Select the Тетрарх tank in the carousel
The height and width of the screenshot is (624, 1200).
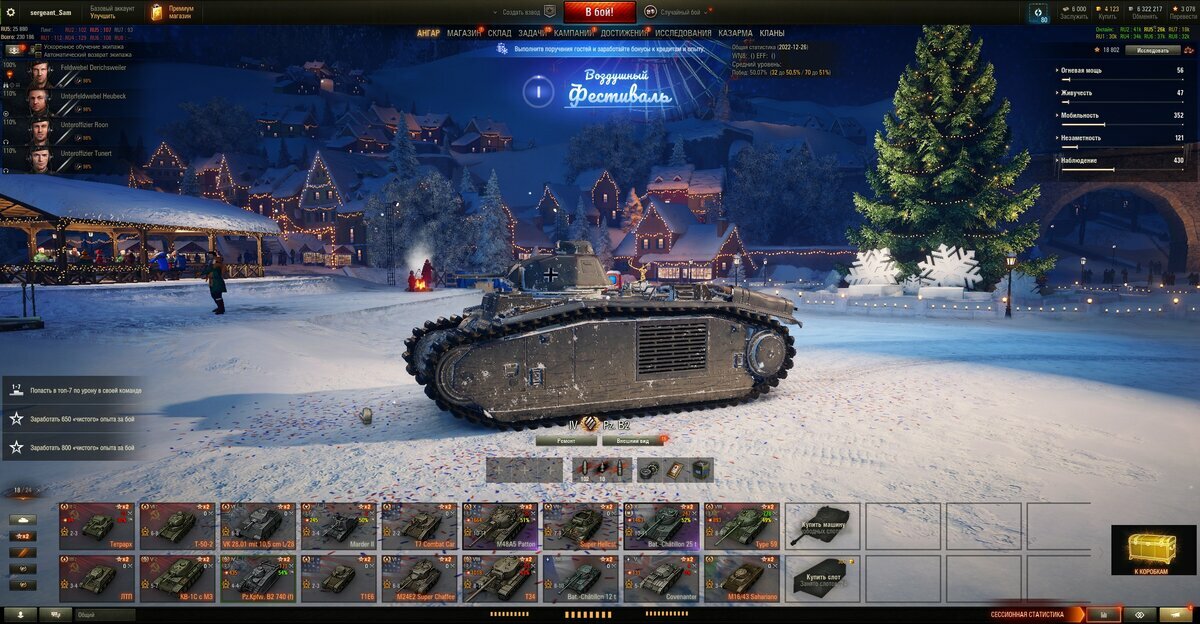98,525
